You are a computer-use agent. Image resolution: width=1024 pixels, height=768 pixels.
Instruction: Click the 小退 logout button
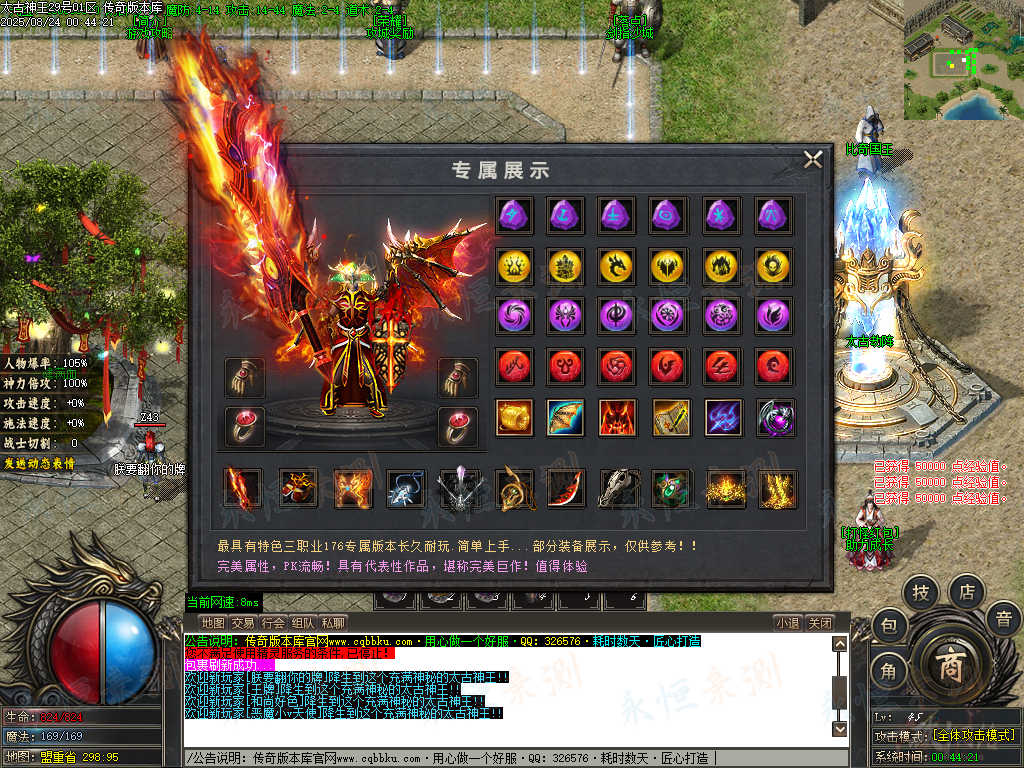787,622
